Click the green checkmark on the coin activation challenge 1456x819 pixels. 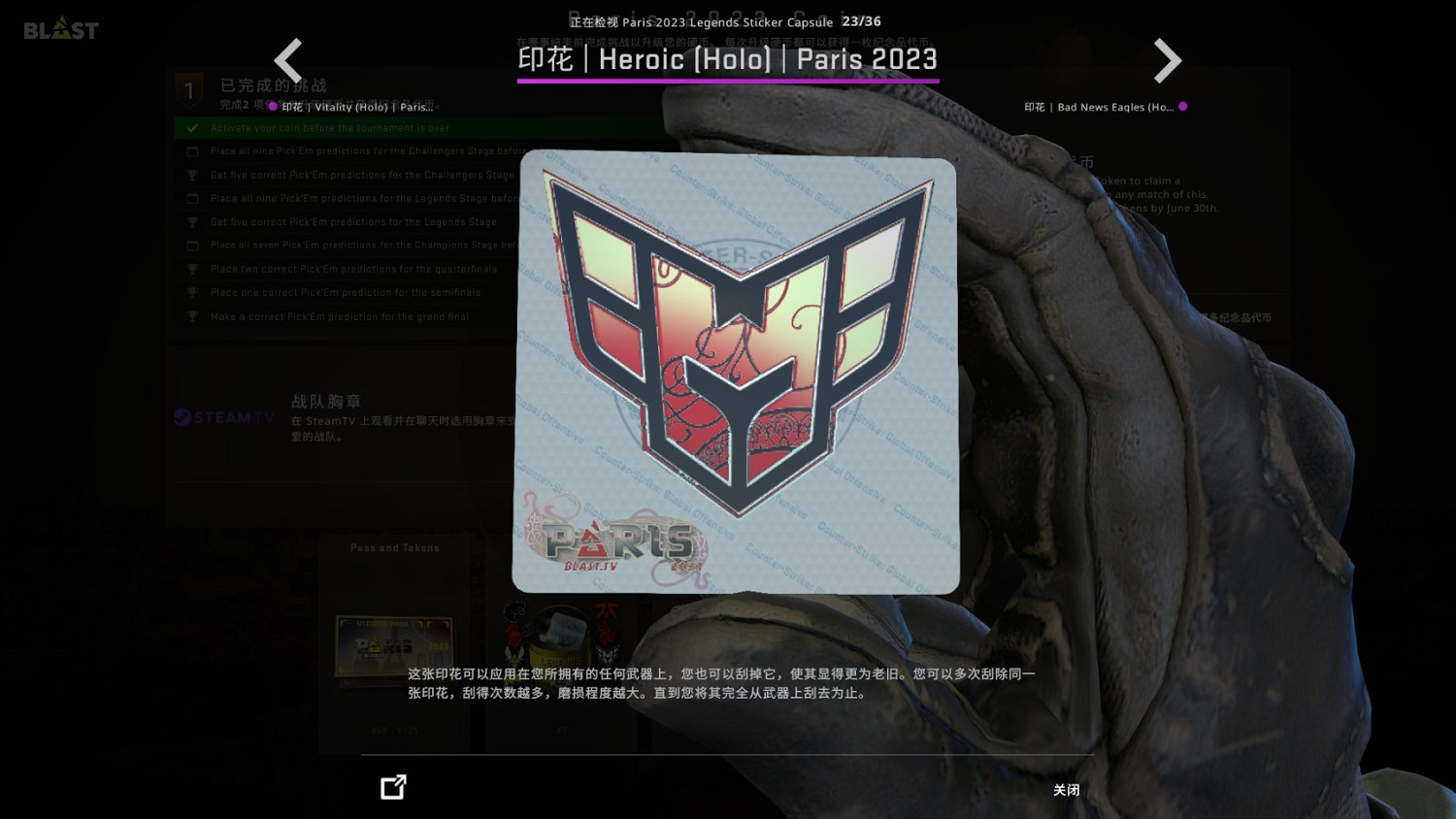coord(191,127)
